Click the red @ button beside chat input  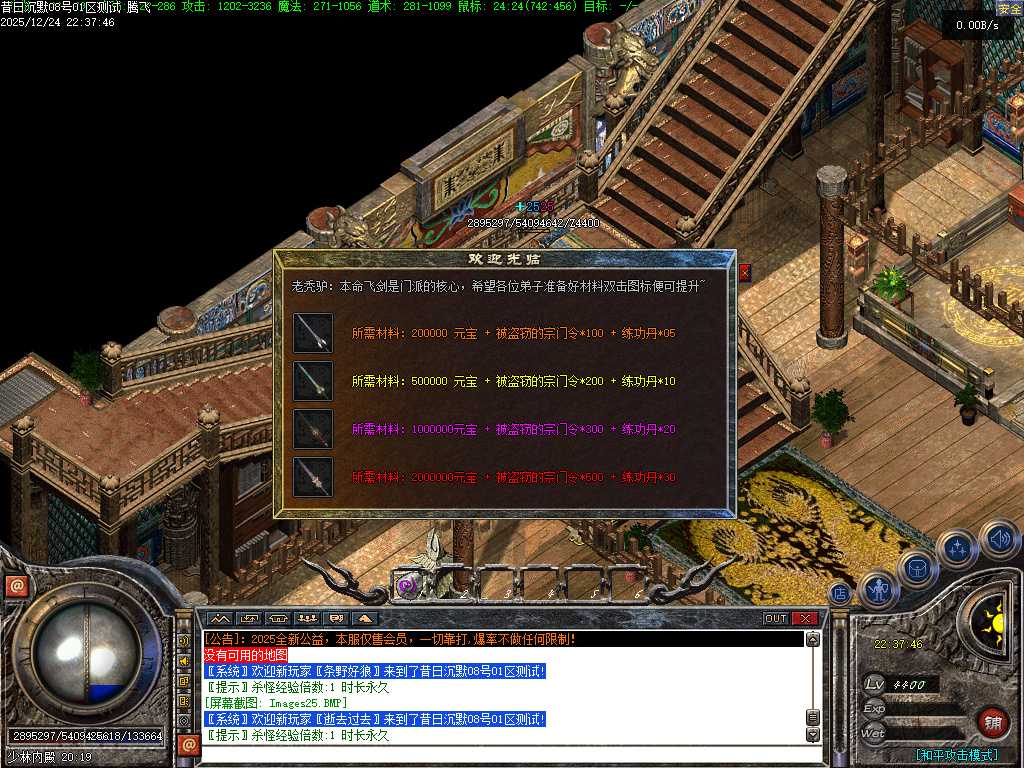pos(188,745)
